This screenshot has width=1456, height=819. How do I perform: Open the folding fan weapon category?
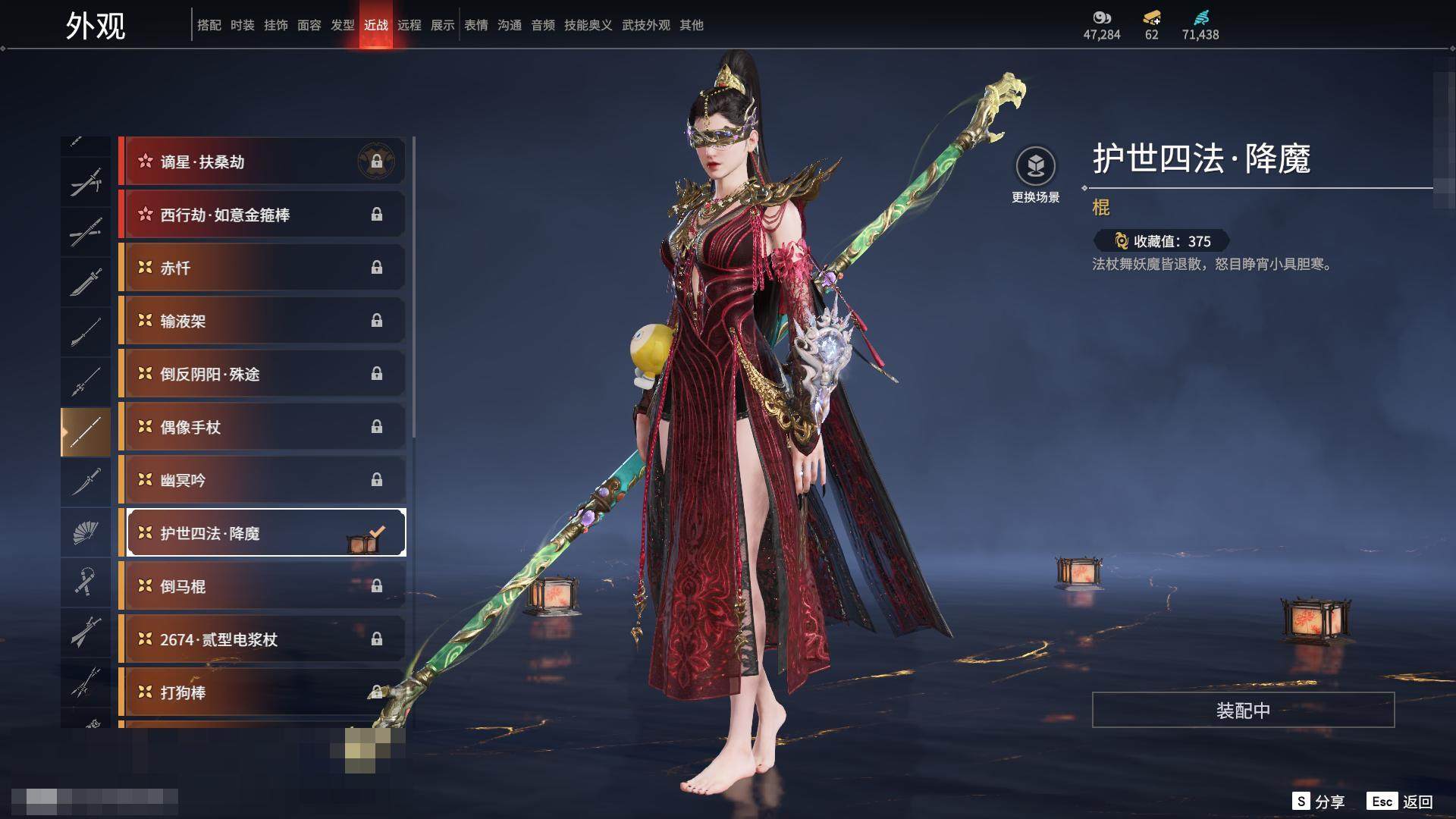[x=86, y=532]
